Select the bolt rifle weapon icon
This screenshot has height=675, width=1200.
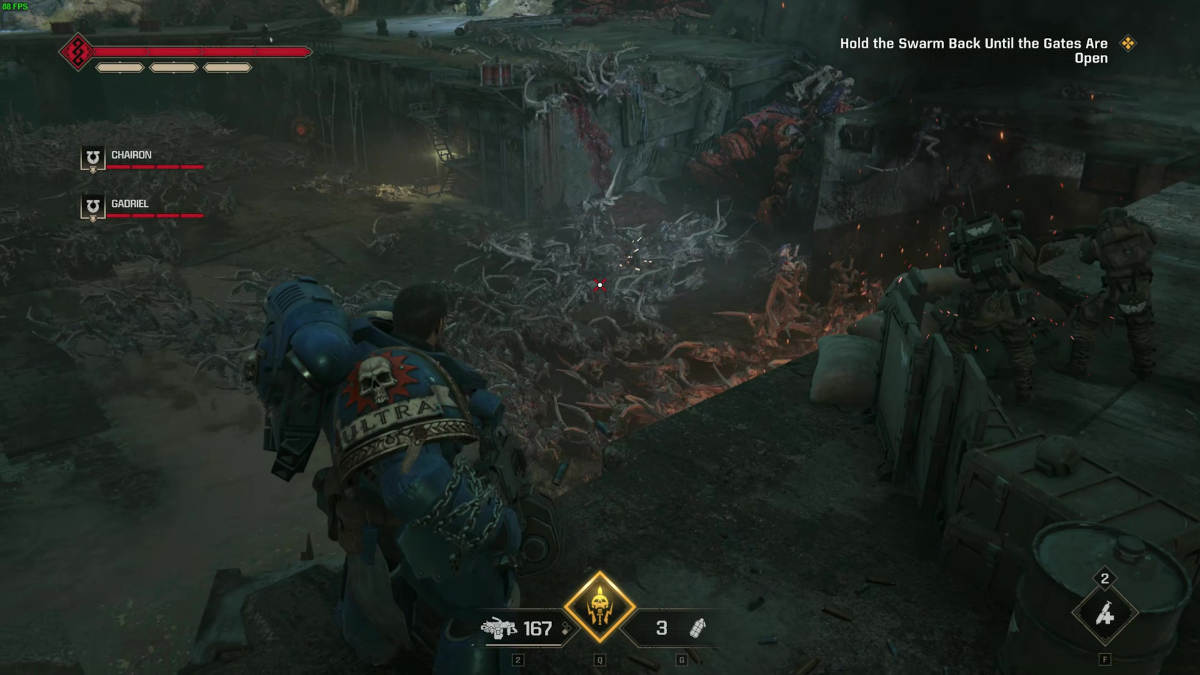tap(497, 628)
